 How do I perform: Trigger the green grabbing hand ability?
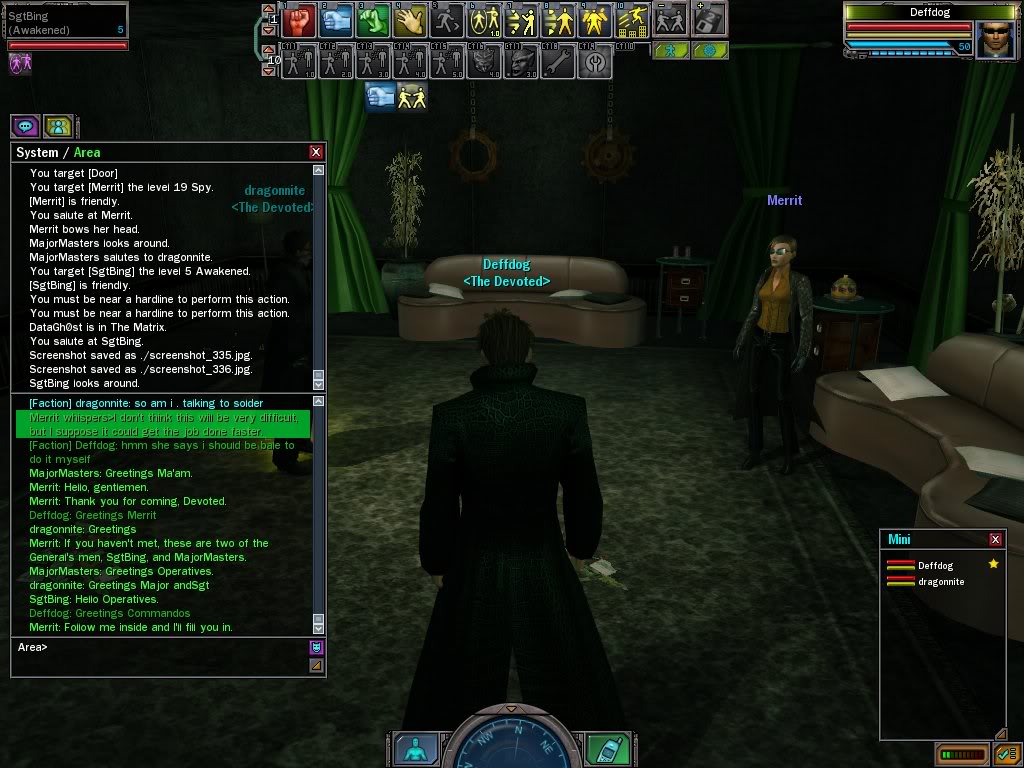pyautogui.click(x=373, y=19)
